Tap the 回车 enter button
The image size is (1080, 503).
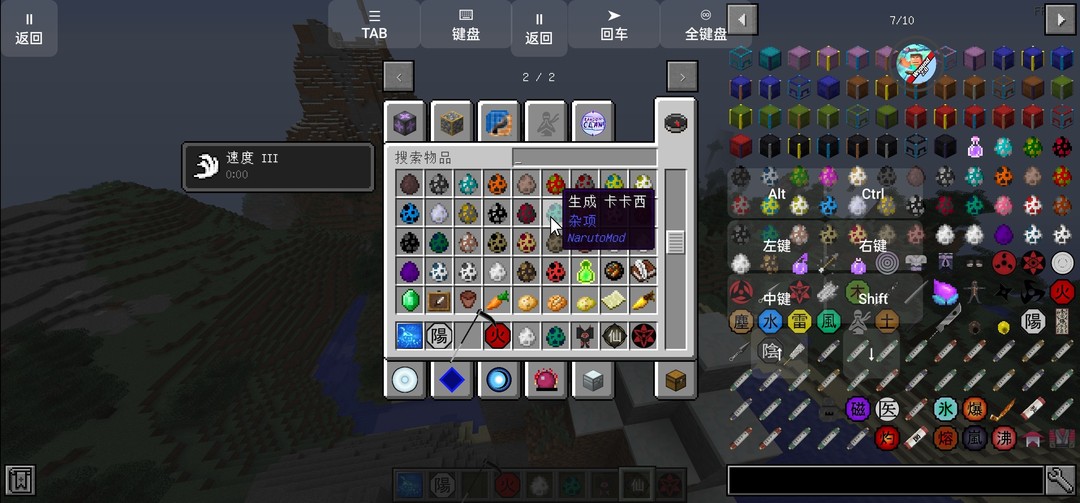pos(614,24)
